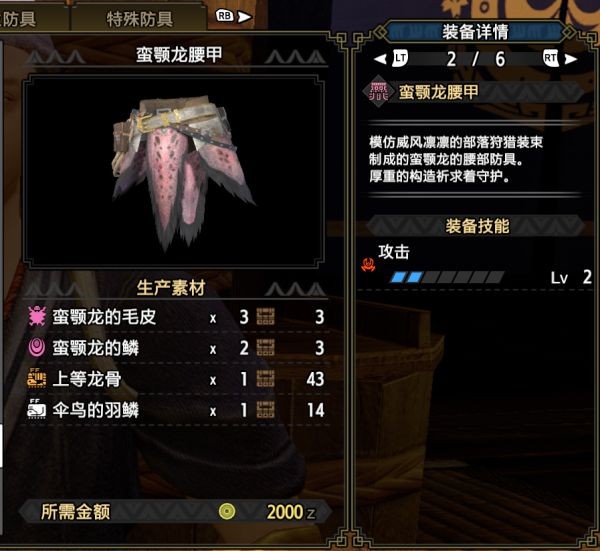The width and height of the screenshot is (600, 551).
Task: Click the 蛮颚龙腰甲 armor preview image
Action: [179, 169]
